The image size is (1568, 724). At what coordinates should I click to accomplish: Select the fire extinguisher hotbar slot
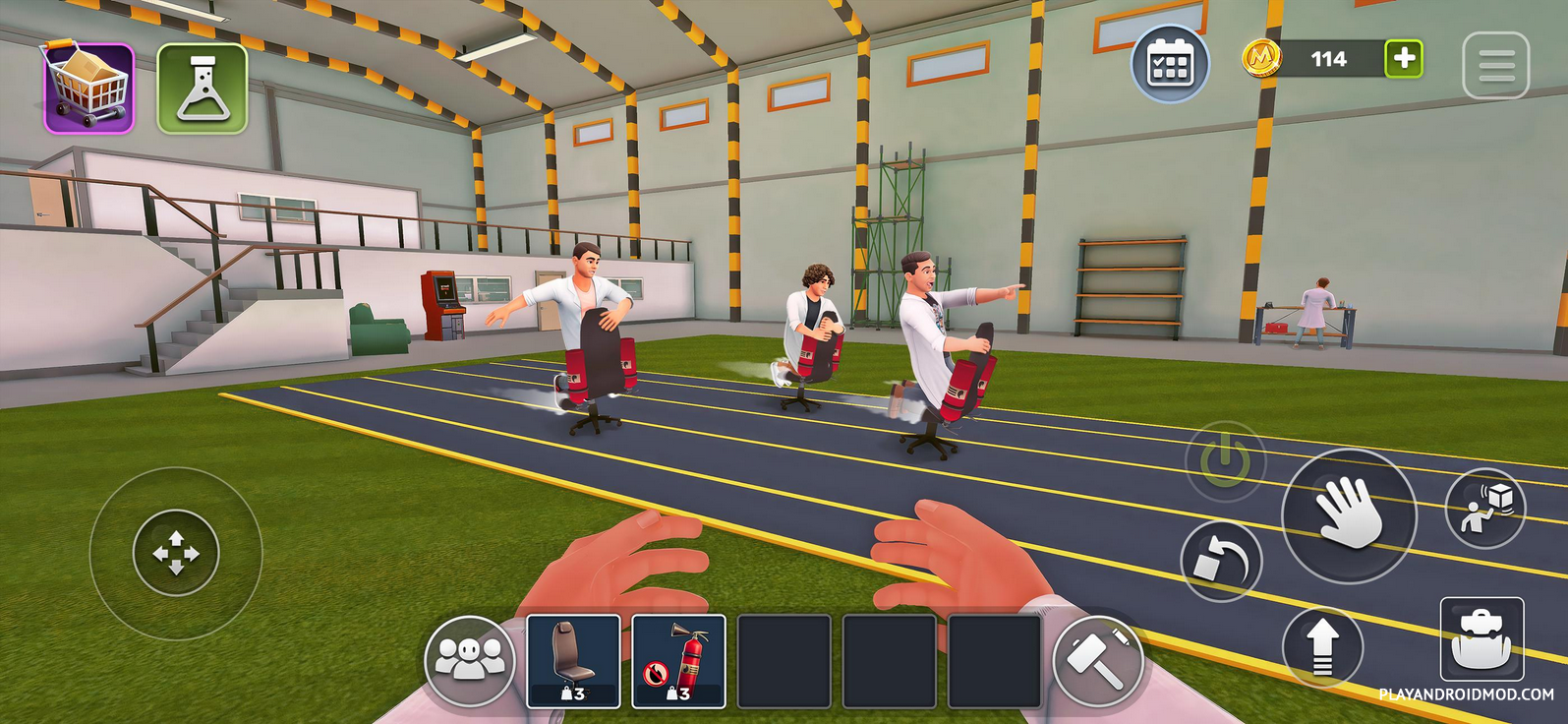(678, 661)
